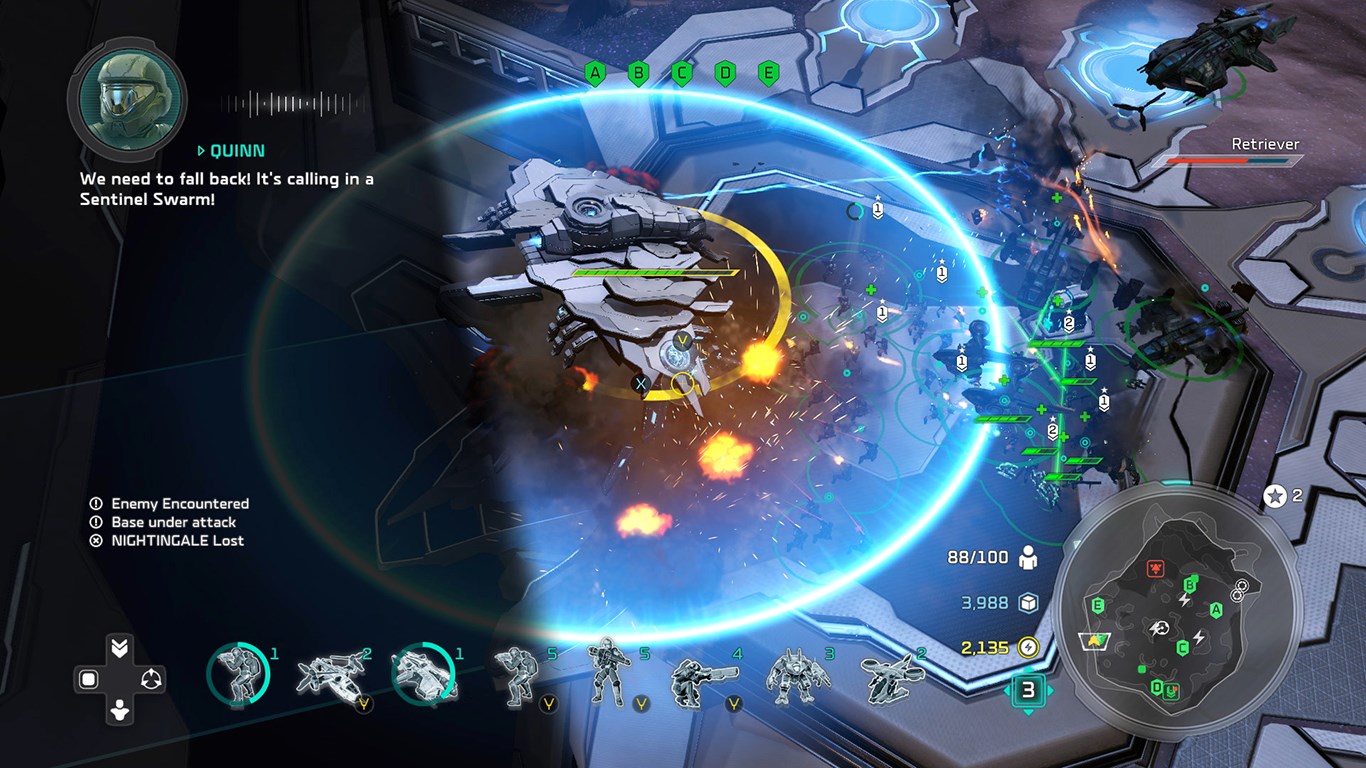This screenshot has width=1366, height=768.
Task: Choose control point C marker on the minimap
Action: [x=1182, y=647]
